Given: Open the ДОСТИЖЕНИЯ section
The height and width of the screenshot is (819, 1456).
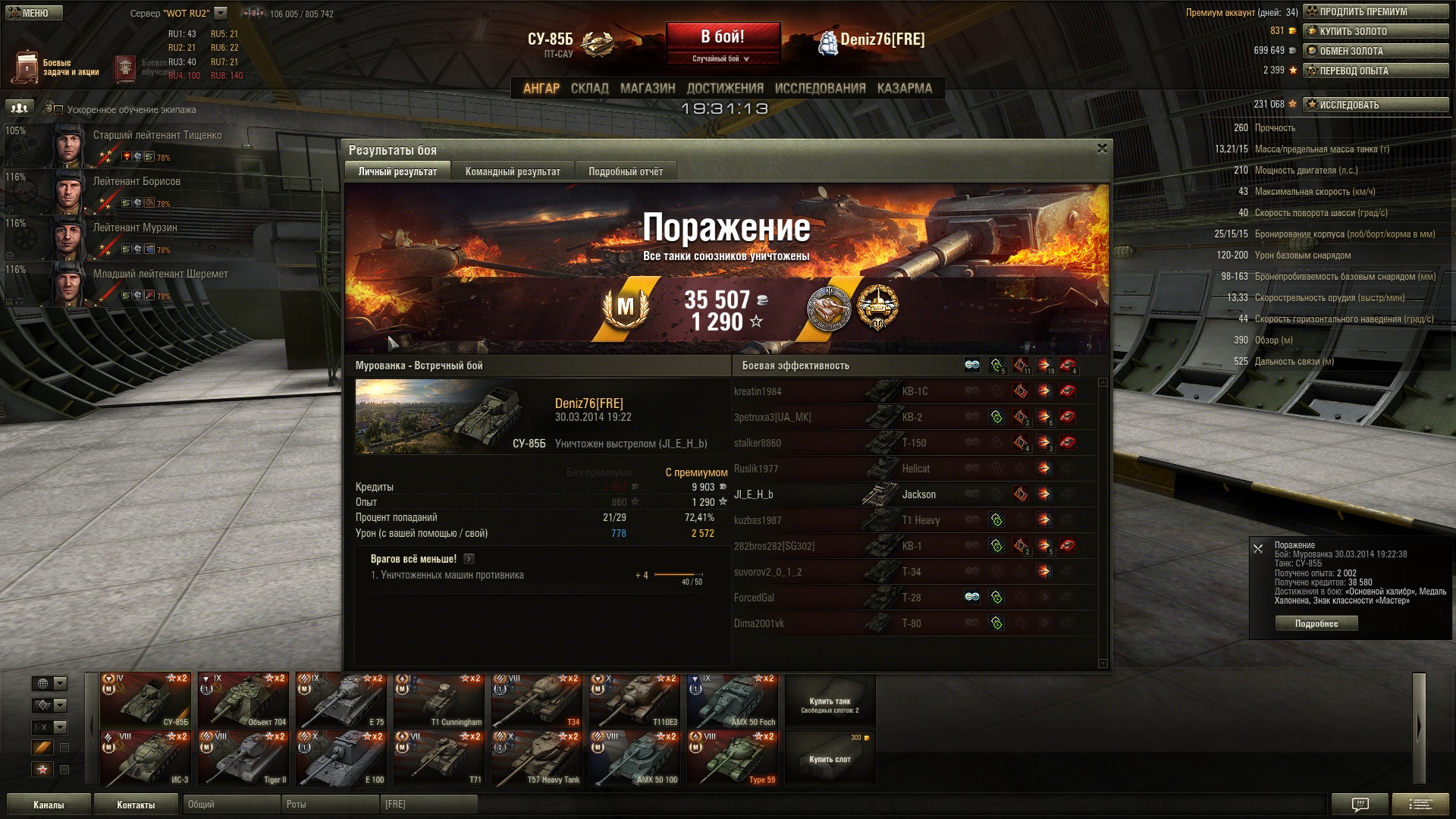Looking at the screenshot, I should (x=725, y=89).
